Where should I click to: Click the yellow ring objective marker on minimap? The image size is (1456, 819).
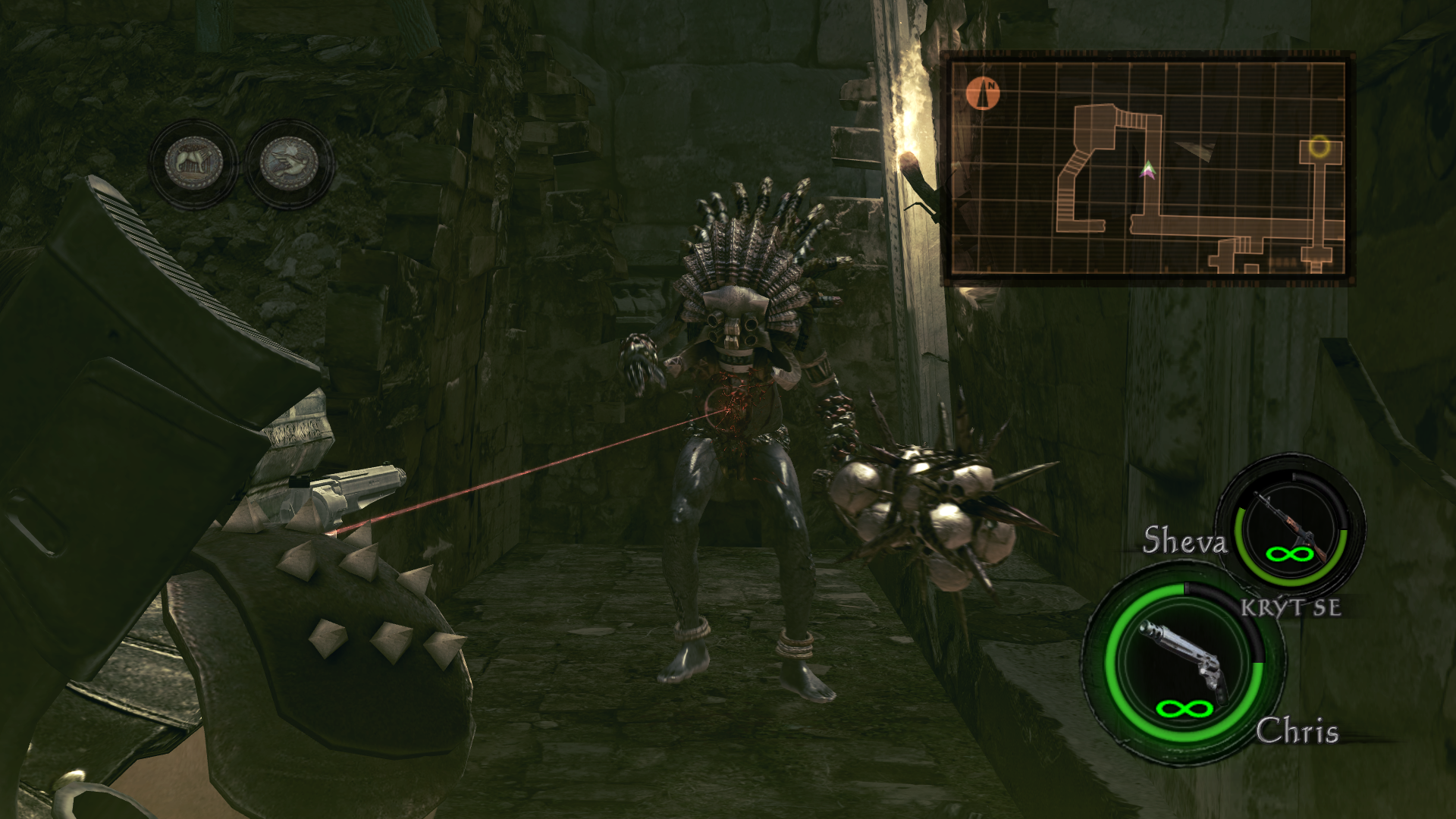[x=1319, y=145]
